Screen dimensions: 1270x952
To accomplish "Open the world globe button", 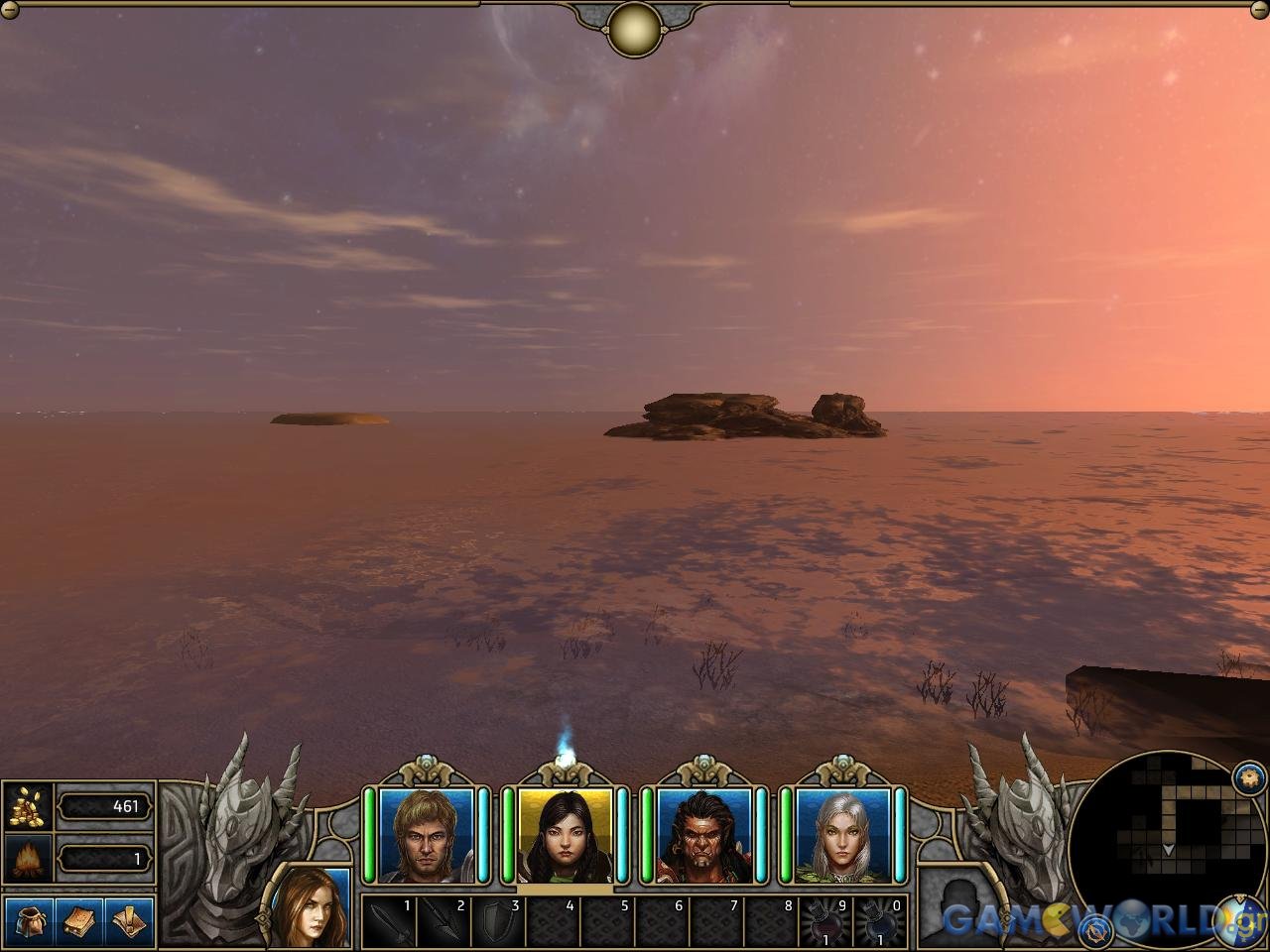I will click(1239, 920).
